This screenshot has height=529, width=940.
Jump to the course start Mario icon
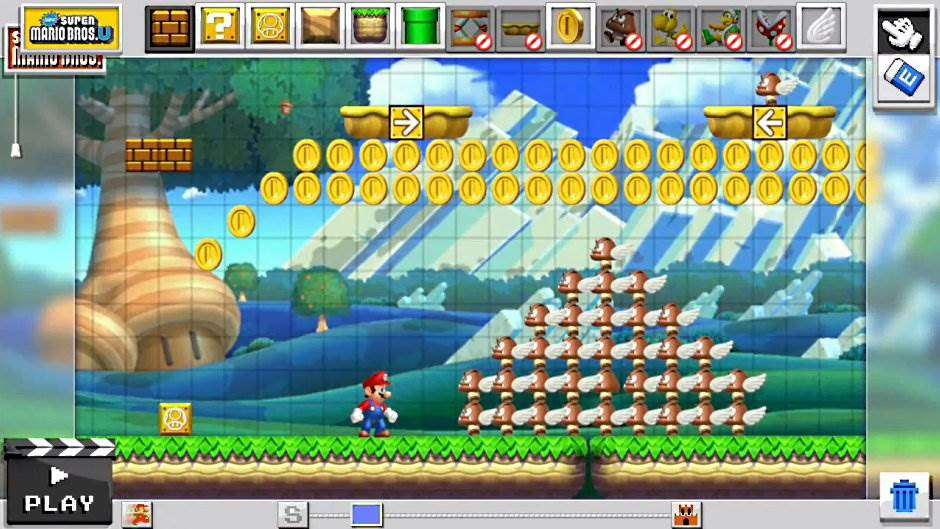point(136,514)
